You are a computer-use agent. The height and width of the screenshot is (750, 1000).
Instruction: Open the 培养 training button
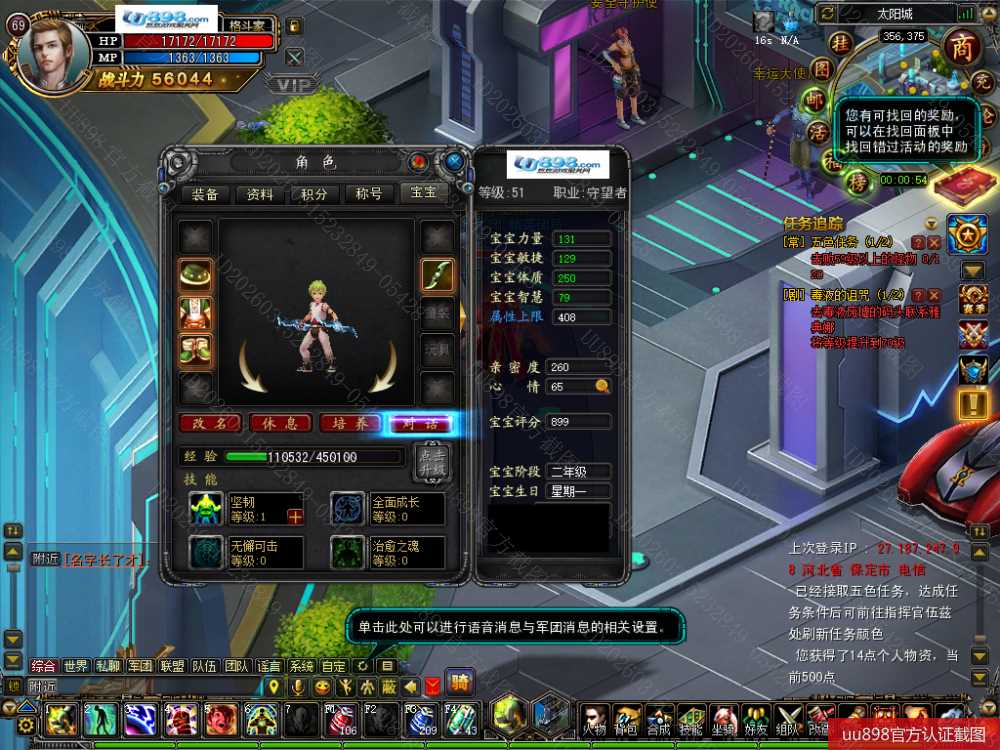[x=349, y=423]
